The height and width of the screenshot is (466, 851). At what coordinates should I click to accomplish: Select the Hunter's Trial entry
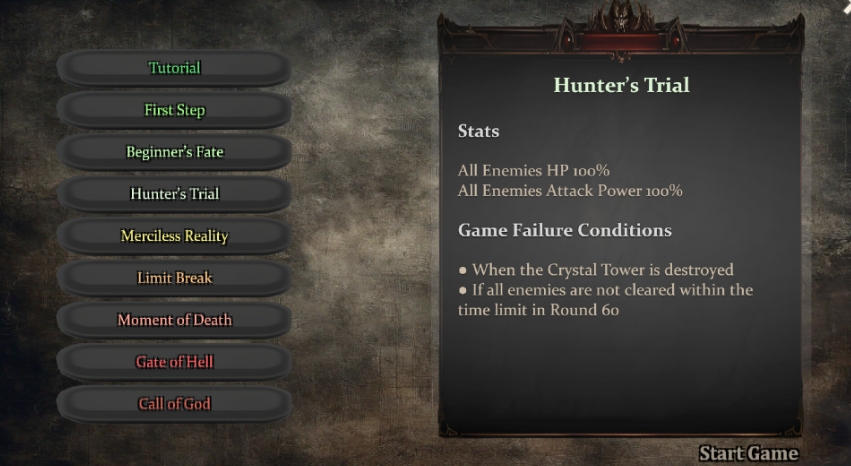tap(175, 194)
